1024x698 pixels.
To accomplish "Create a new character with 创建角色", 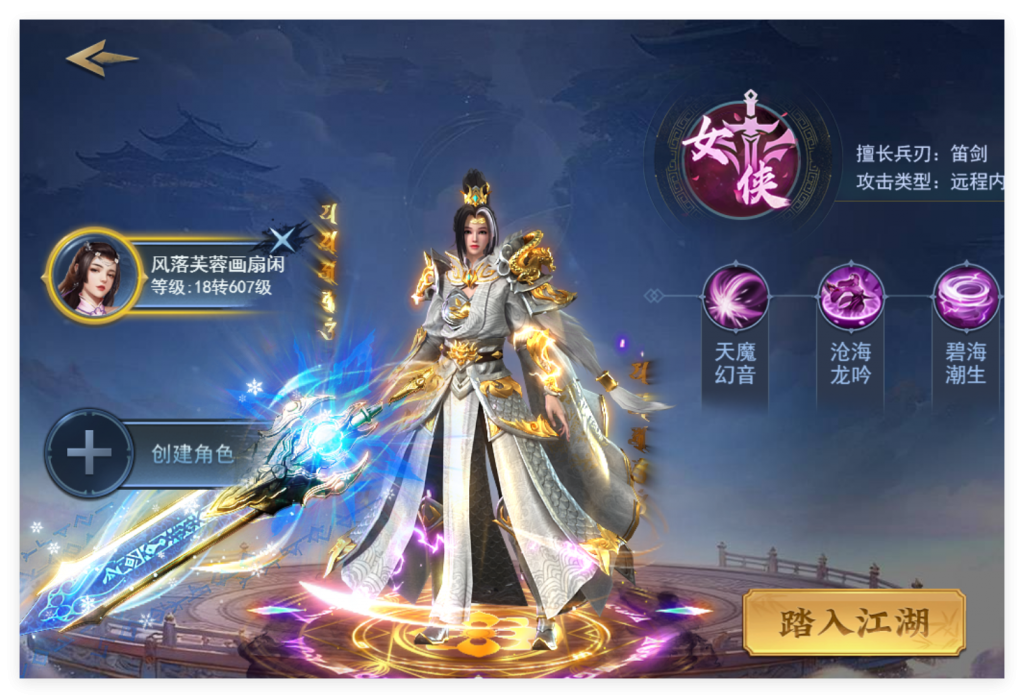I will pos(150,453).
